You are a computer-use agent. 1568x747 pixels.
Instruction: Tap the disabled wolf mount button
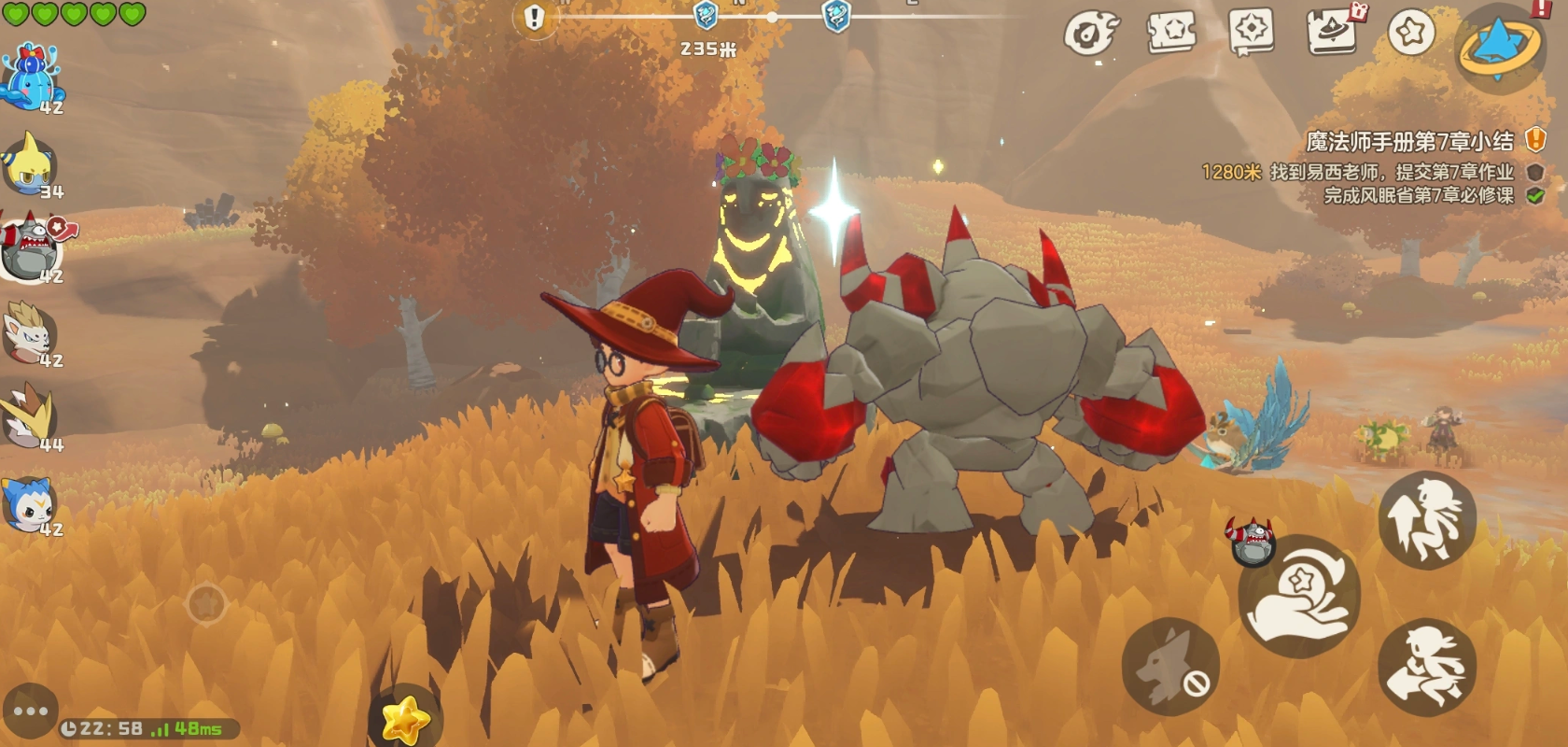coord(1169,667)
